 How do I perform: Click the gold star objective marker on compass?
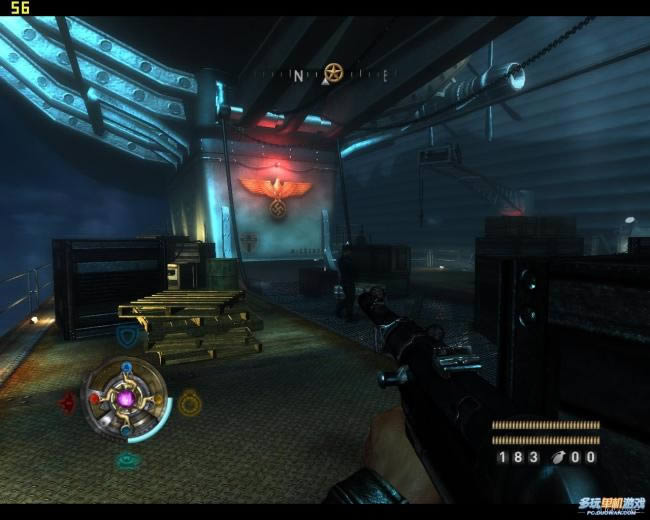pos(333,72)
